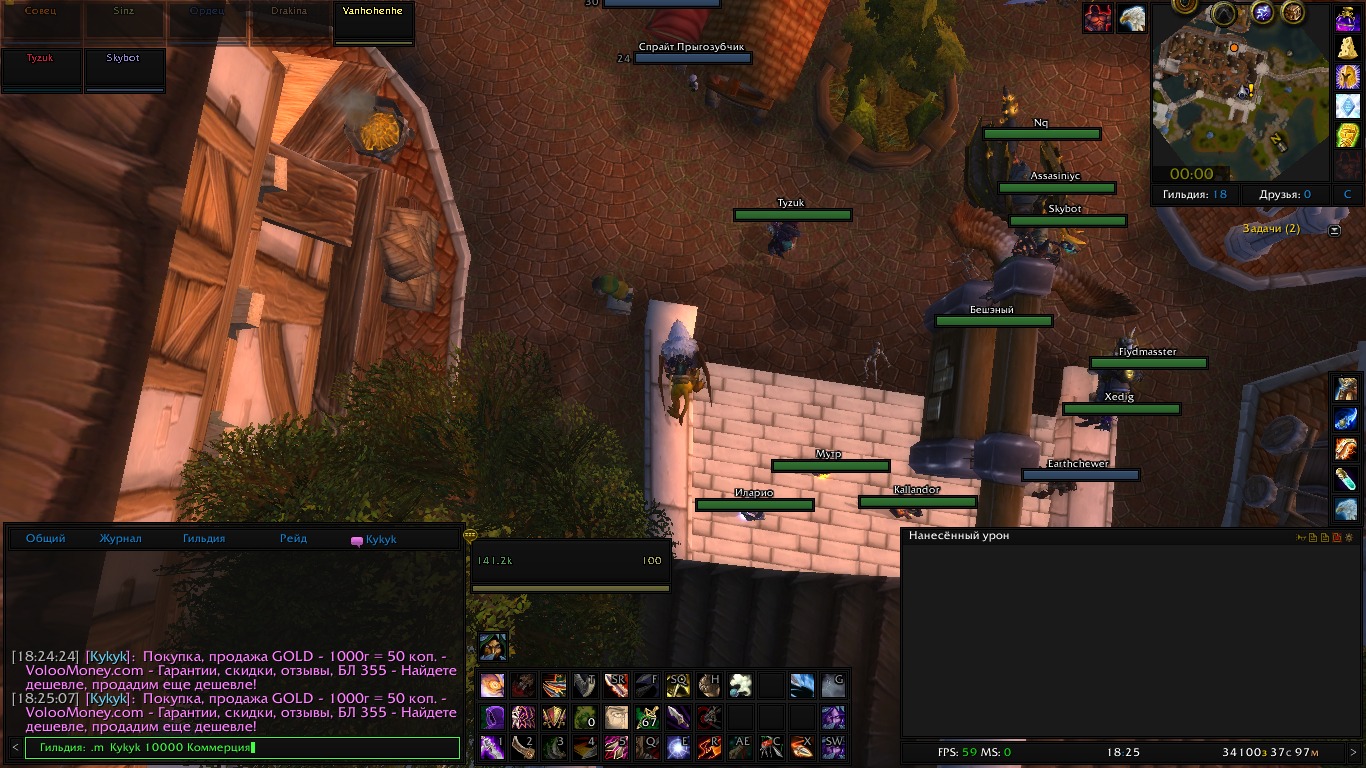This screenshot has height=768, width=1366.
Task: Select the Гильдия chat tab
Action: click(204, 539)
